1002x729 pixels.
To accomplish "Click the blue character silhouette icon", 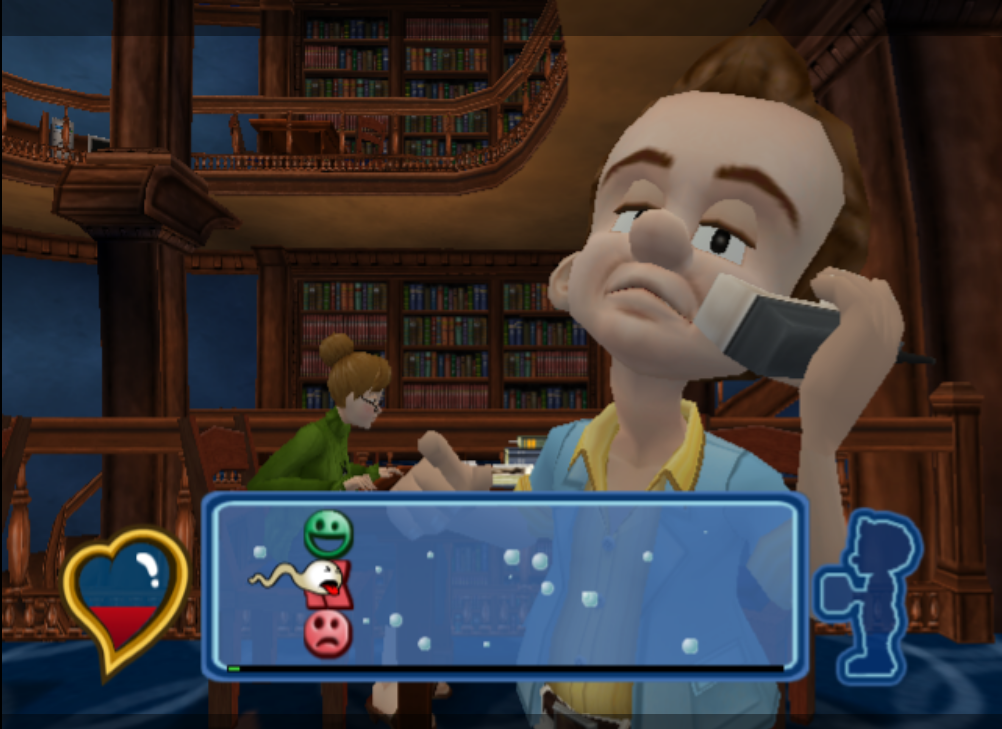I will click(x=867, y=596).
